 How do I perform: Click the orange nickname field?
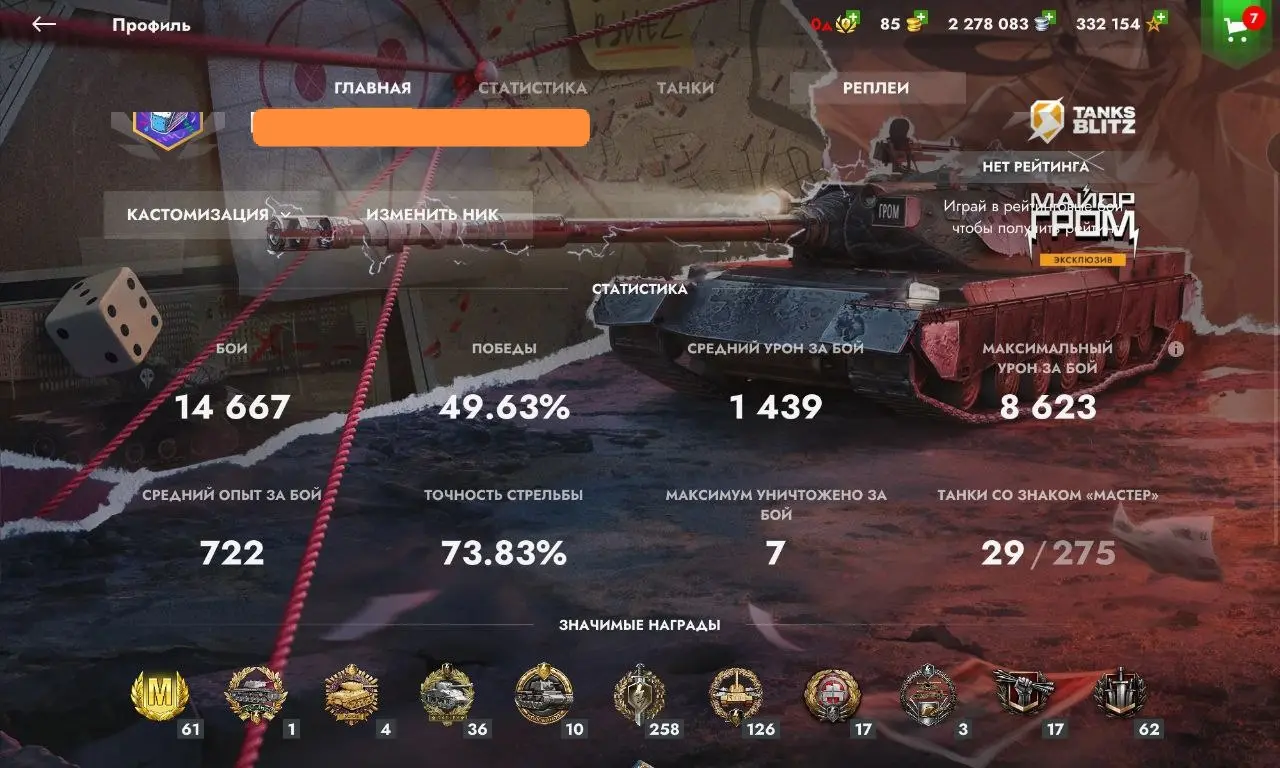pyautogui.click(x=420, y=127)
